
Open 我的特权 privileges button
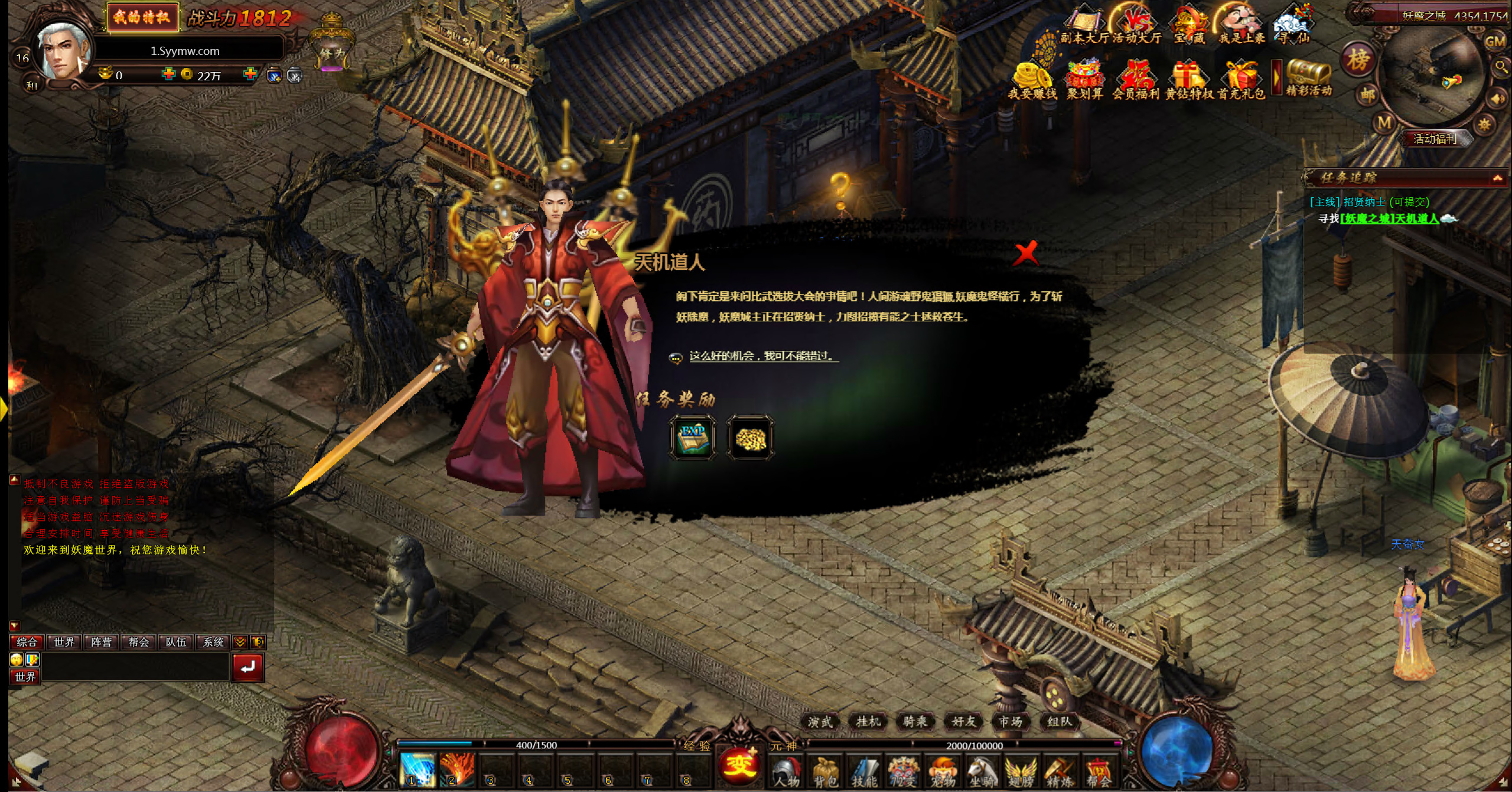(x=142, y=17)
